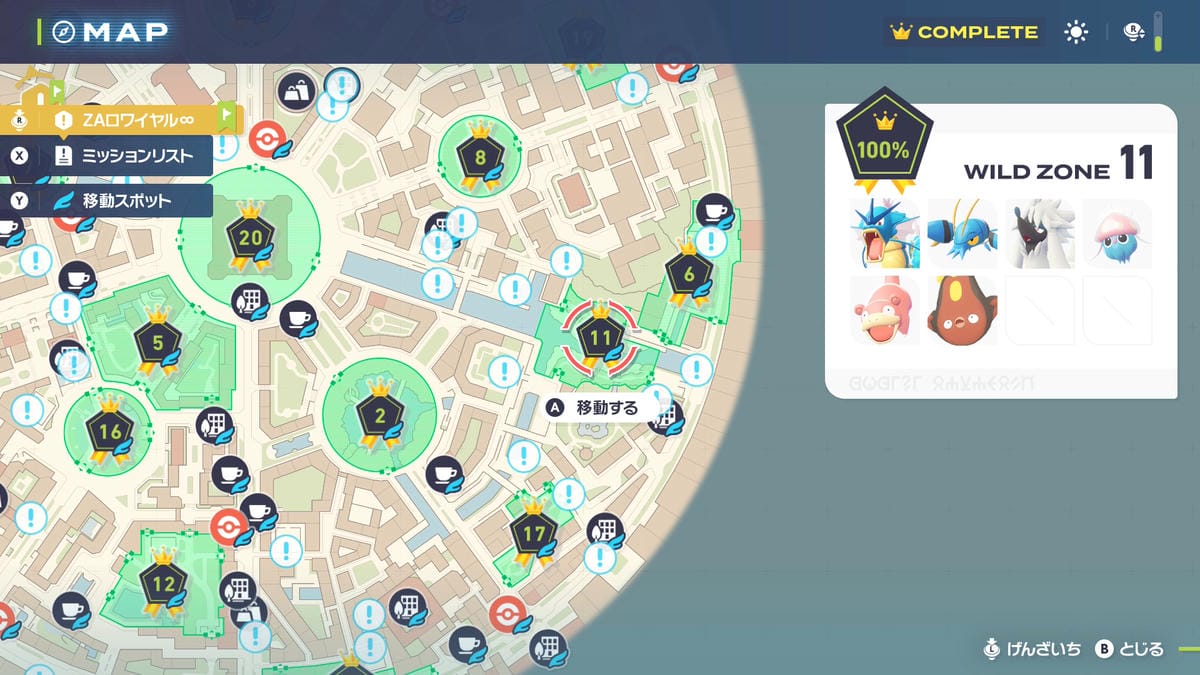1200x675 pixels.
Task: Select Wild Zone 8 map marker
Action: tap(480, 157)
